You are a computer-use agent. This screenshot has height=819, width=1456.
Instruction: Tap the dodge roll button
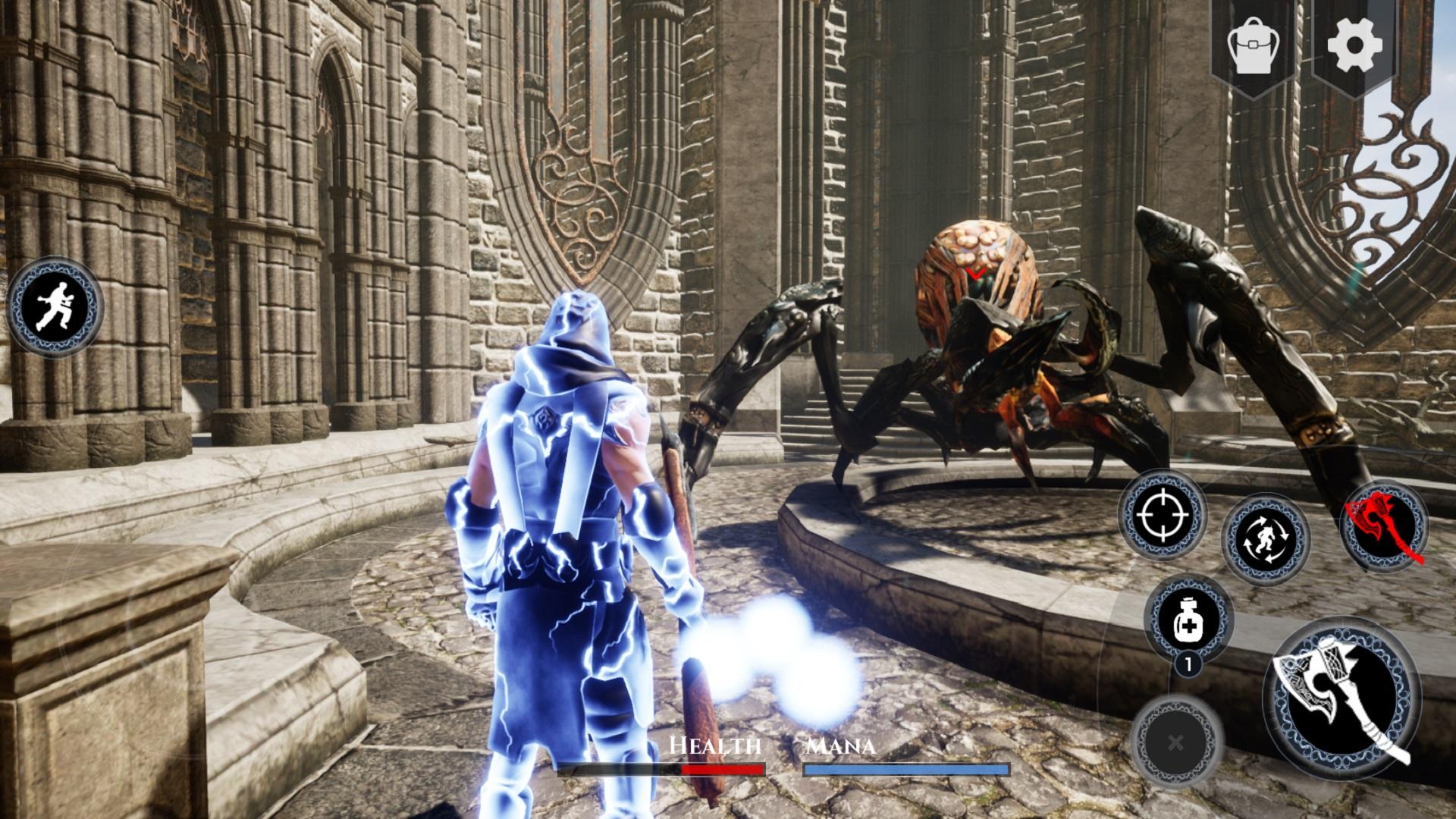[x=1266, y=538]
